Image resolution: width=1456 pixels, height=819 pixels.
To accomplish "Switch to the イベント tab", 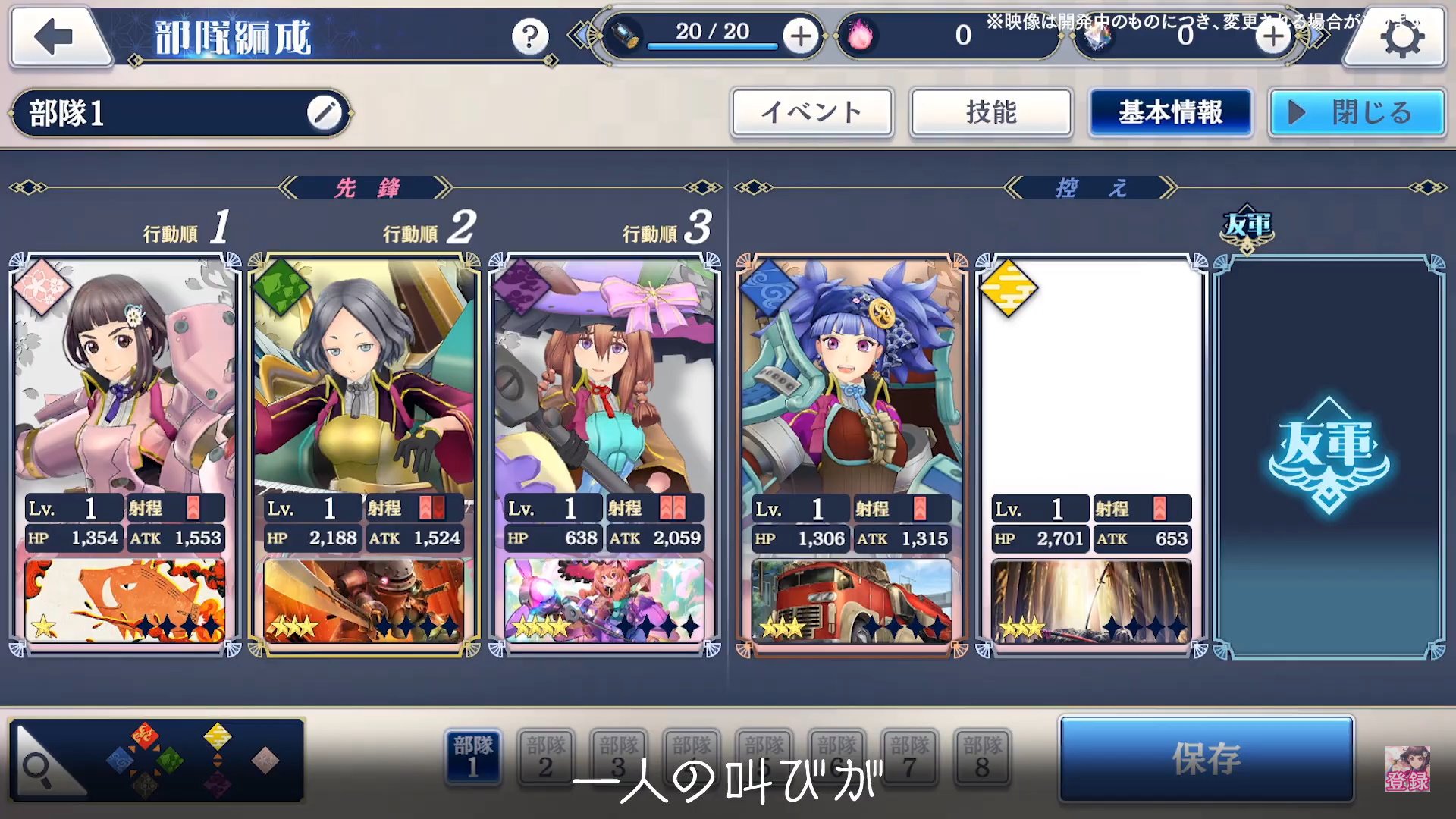I will pos(811,113).
